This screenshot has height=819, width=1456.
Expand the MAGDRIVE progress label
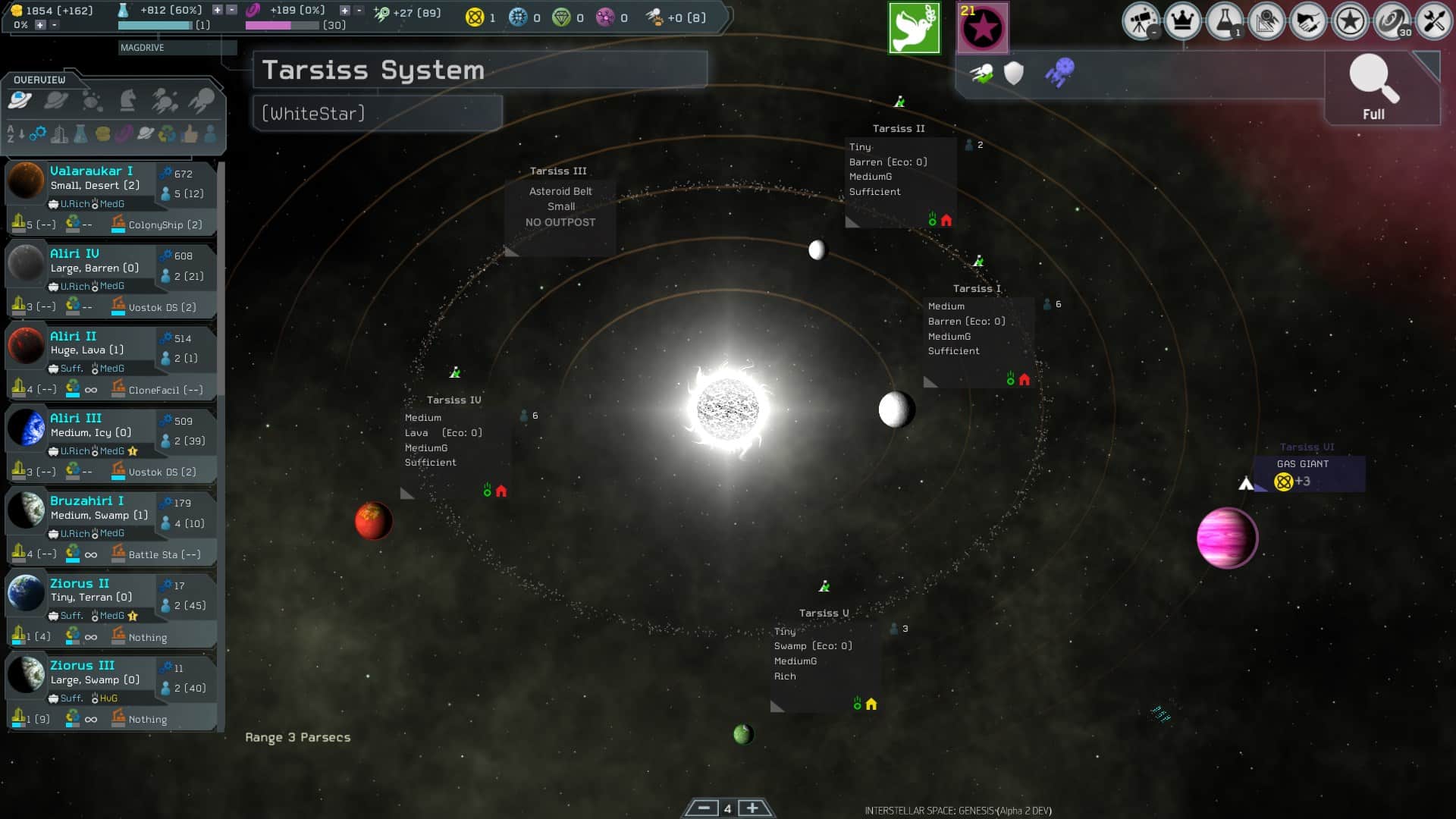(x=143, y=48)
